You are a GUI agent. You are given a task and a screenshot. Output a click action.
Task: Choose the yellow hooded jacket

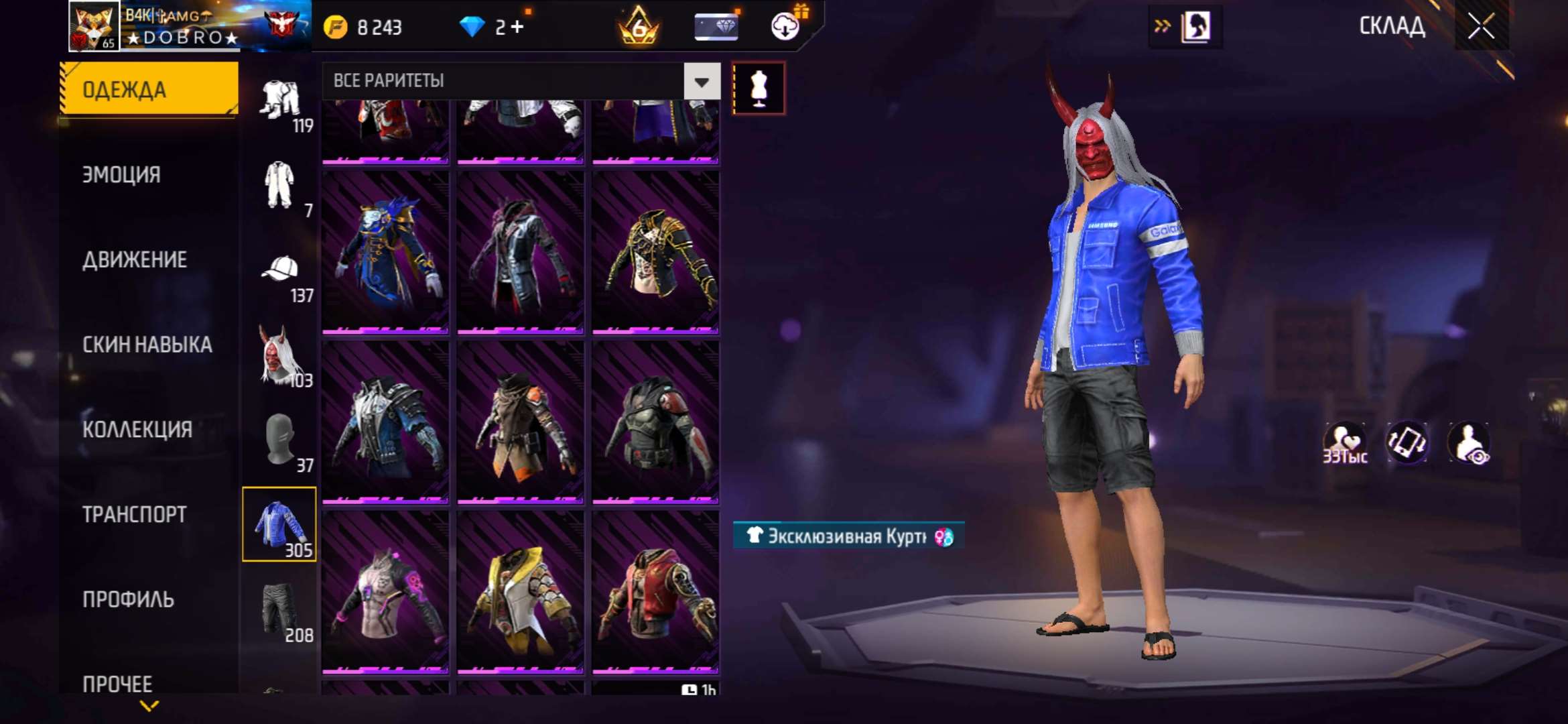520,592
